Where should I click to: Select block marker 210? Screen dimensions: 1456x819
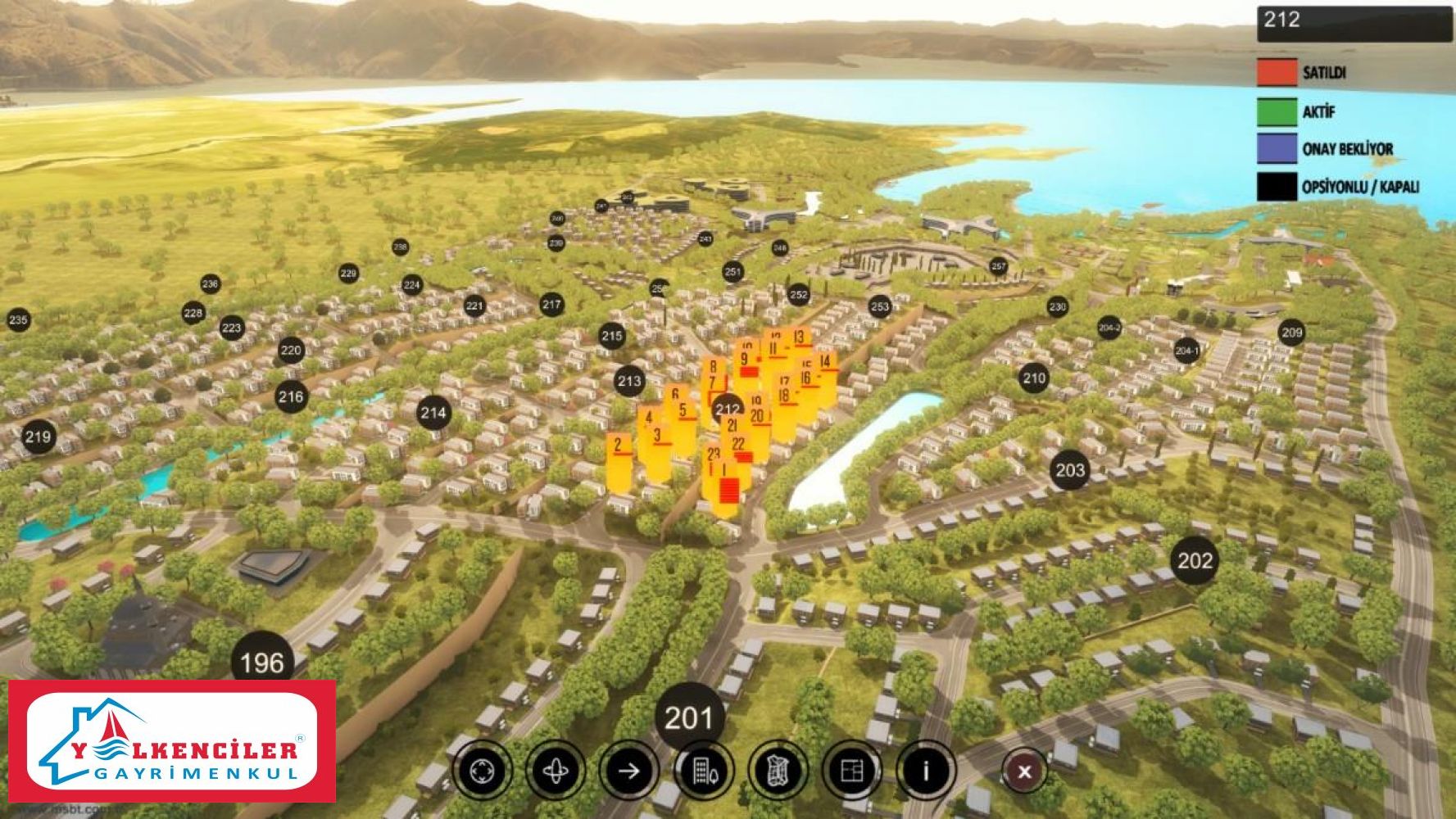(1034, 378)
